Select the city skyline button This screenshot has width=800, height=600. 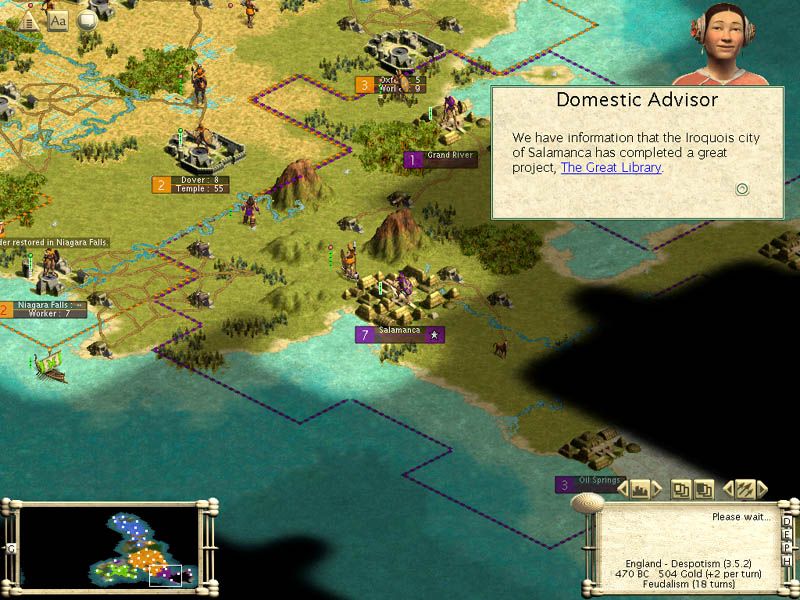[641, 489]
